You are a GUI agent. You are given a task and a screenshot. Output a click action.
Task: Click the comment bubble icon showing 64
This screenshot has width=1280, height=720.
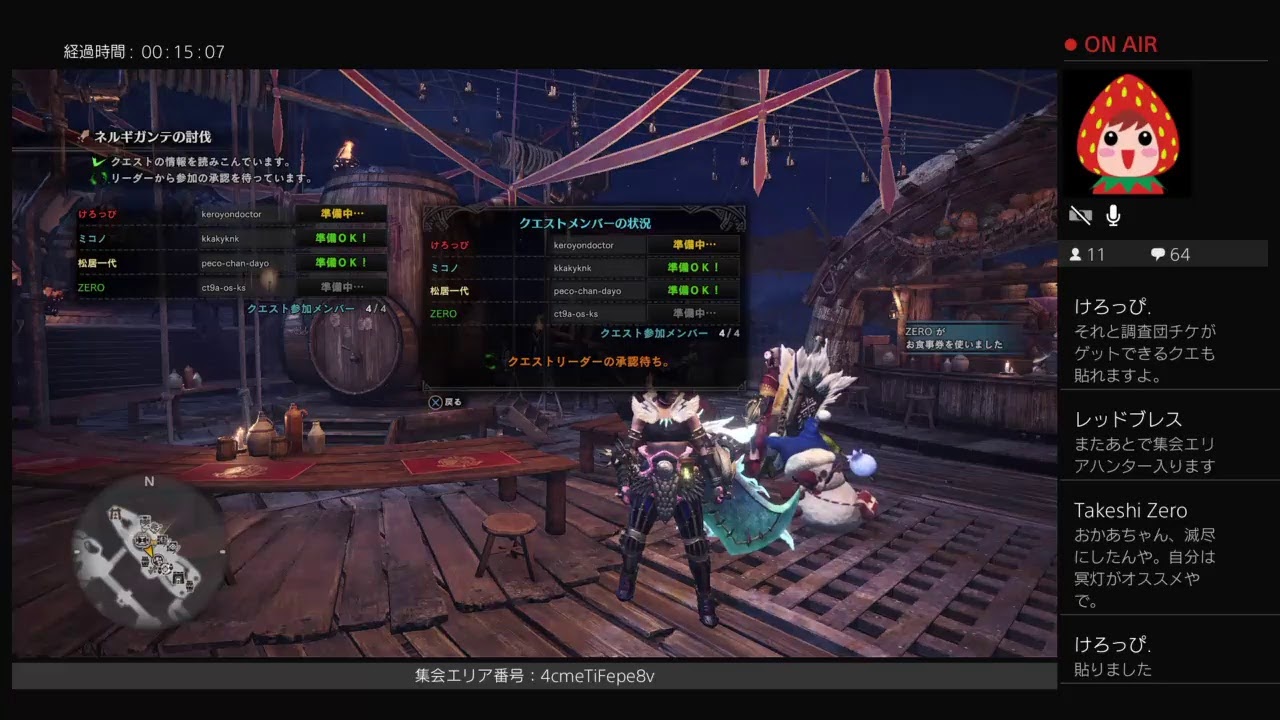1158,254
